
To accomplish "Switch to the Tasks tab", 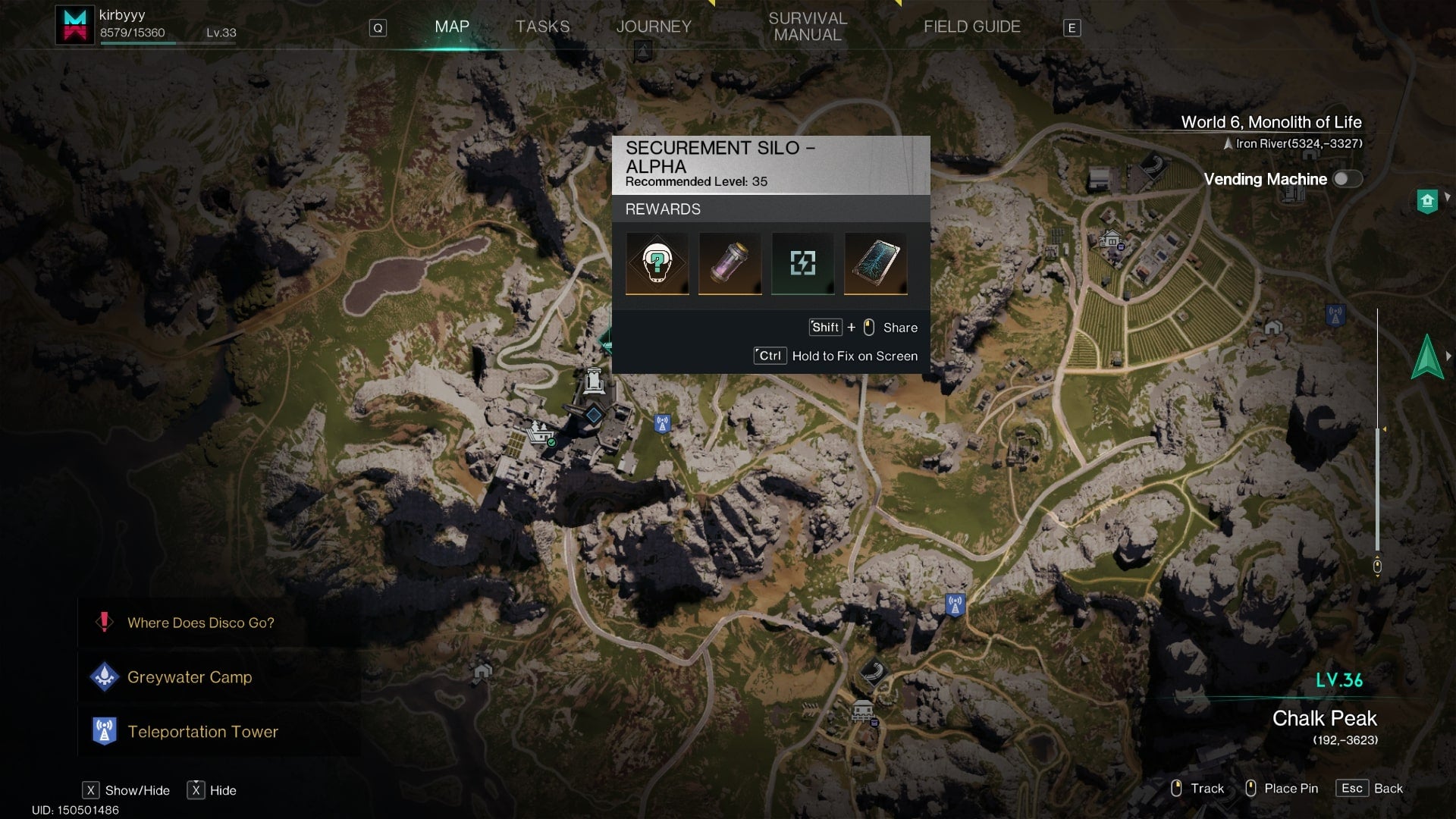I will tap(542, 27).
